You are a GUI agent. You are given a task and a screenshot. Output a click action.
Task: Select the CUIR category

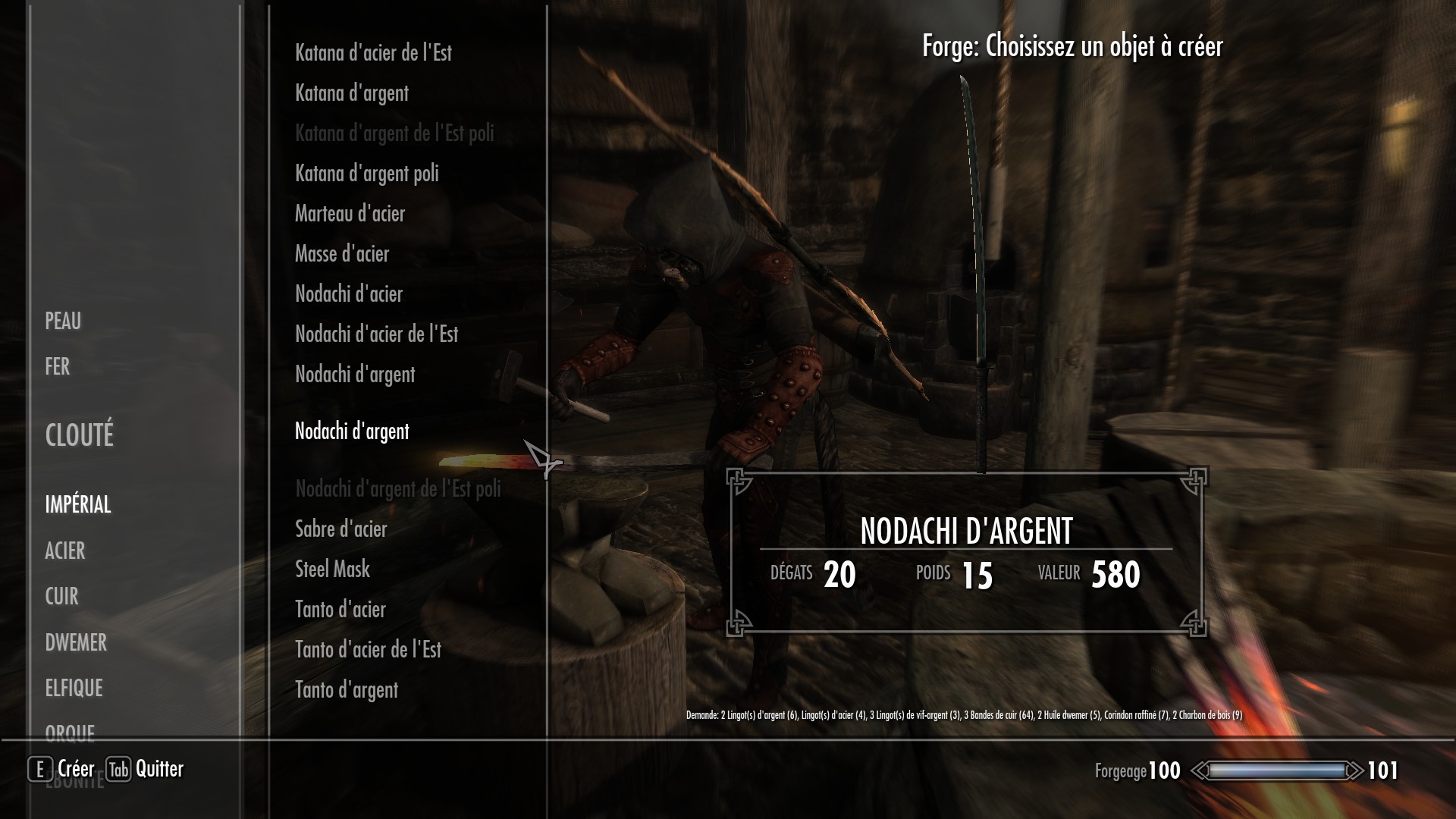click(62, 597)
